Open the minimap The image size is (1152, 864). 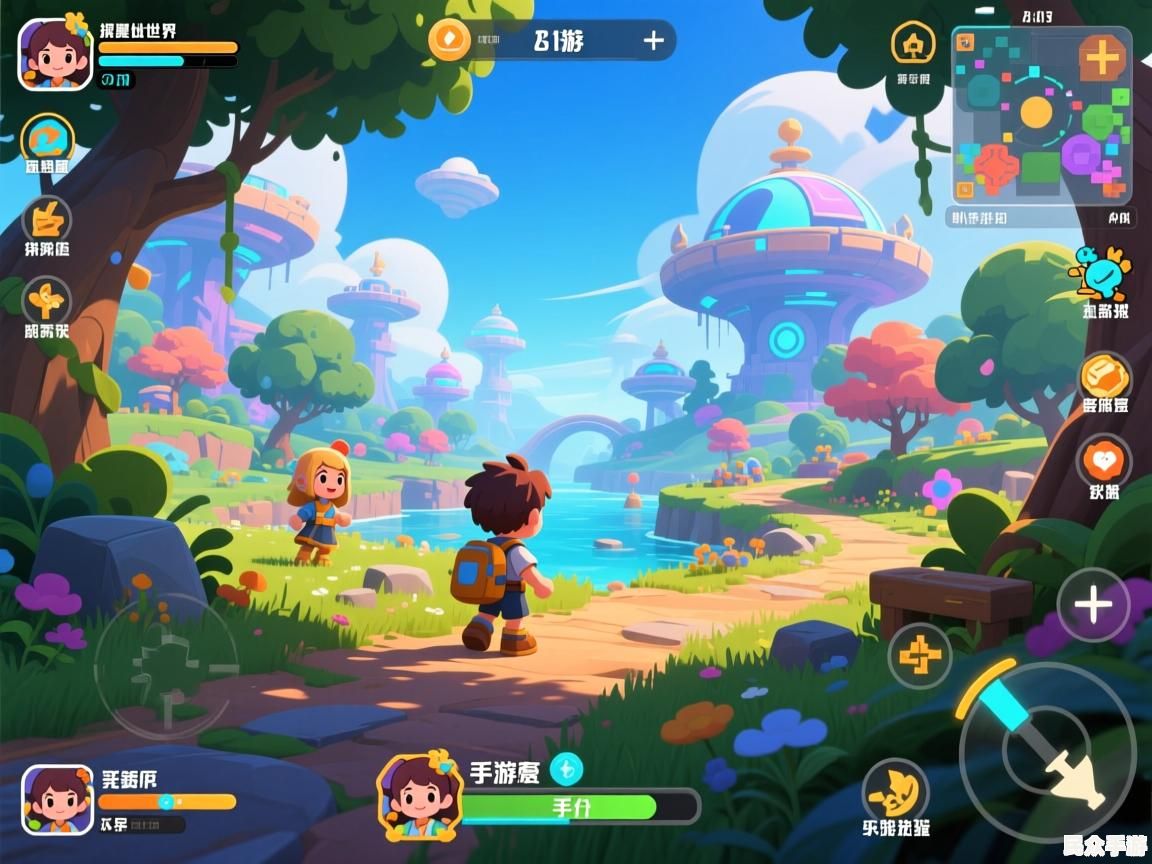click(1038, 118)
